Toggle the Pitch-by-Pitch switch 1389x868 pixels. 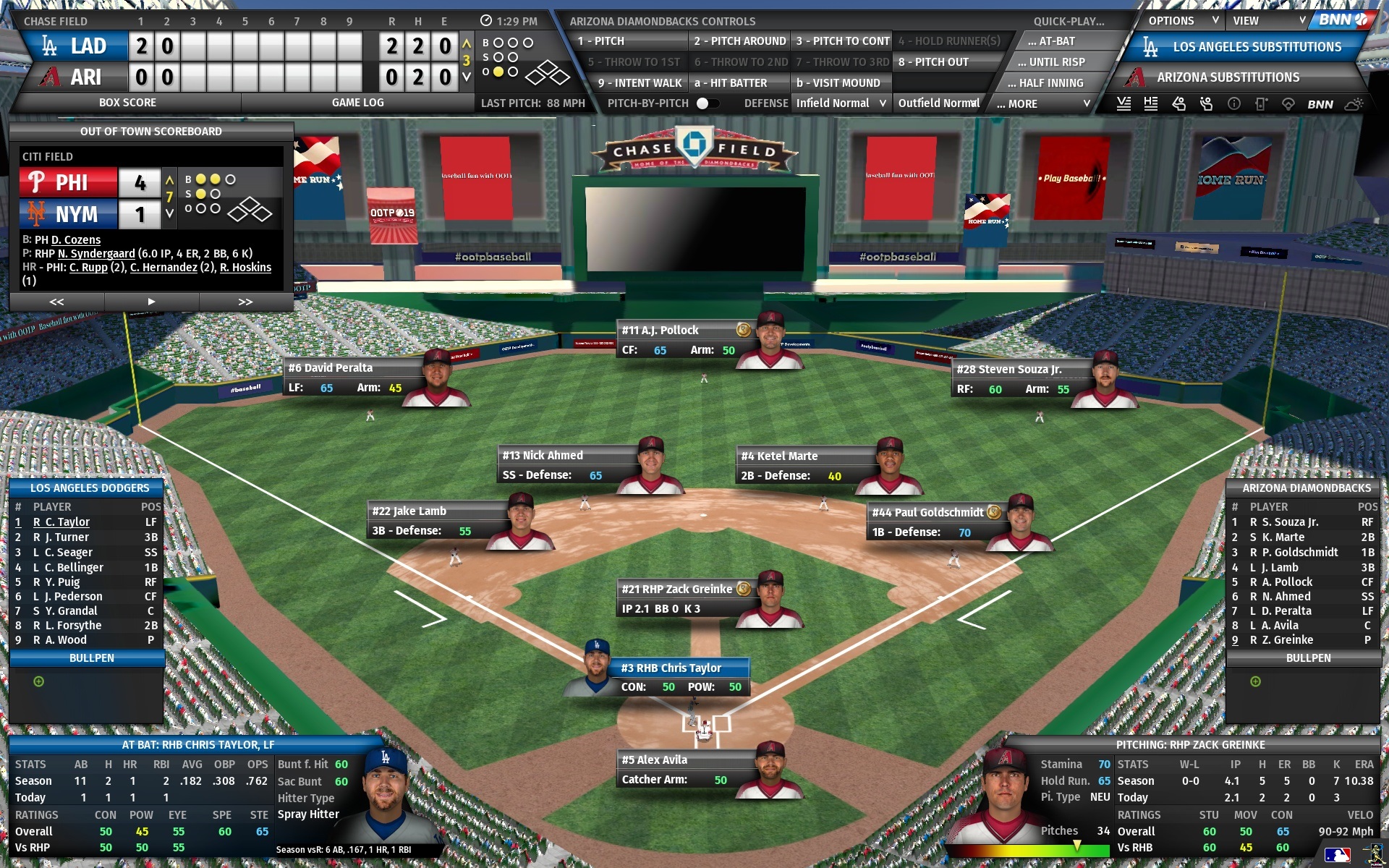(708, 103)
